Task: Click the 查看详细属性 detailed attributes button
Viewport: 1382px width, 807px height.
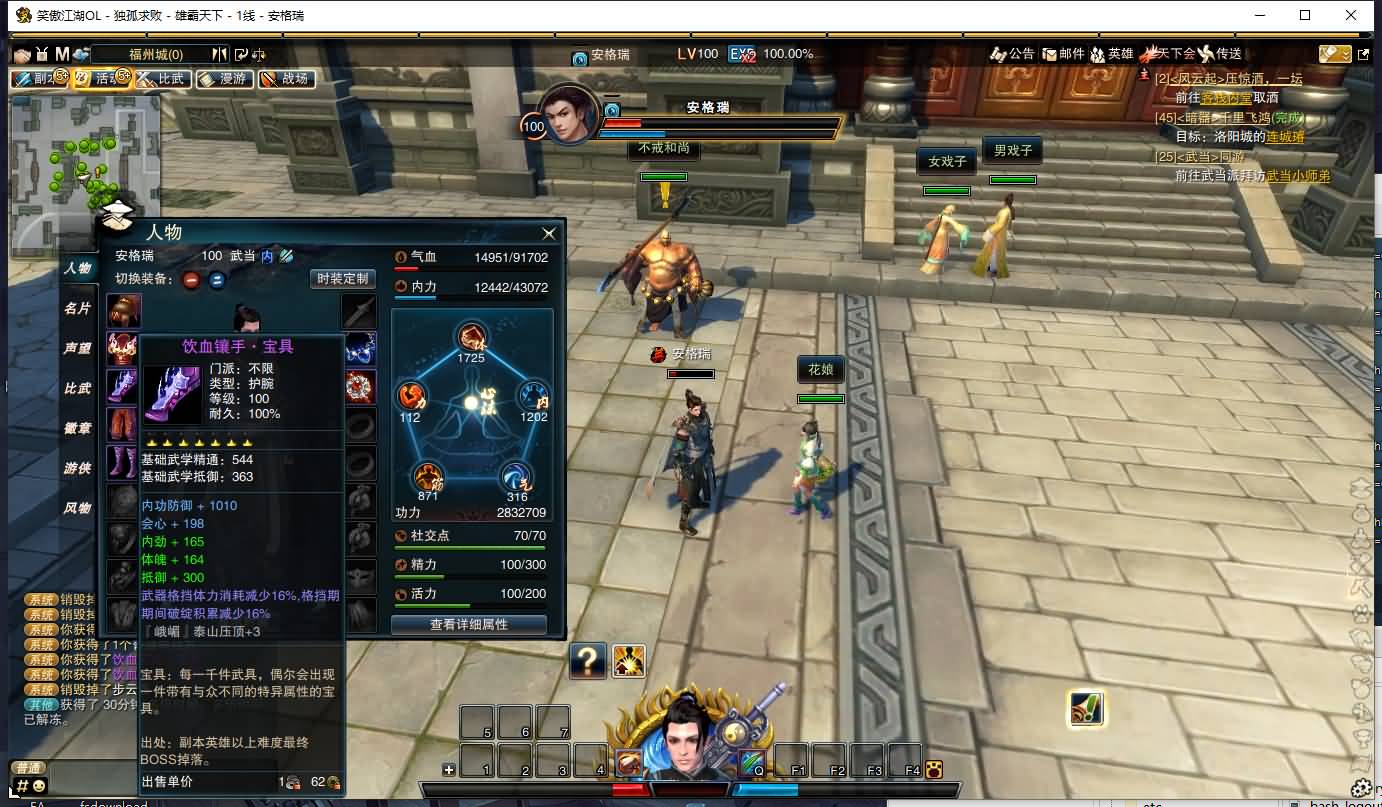Action: coord(469,624)
